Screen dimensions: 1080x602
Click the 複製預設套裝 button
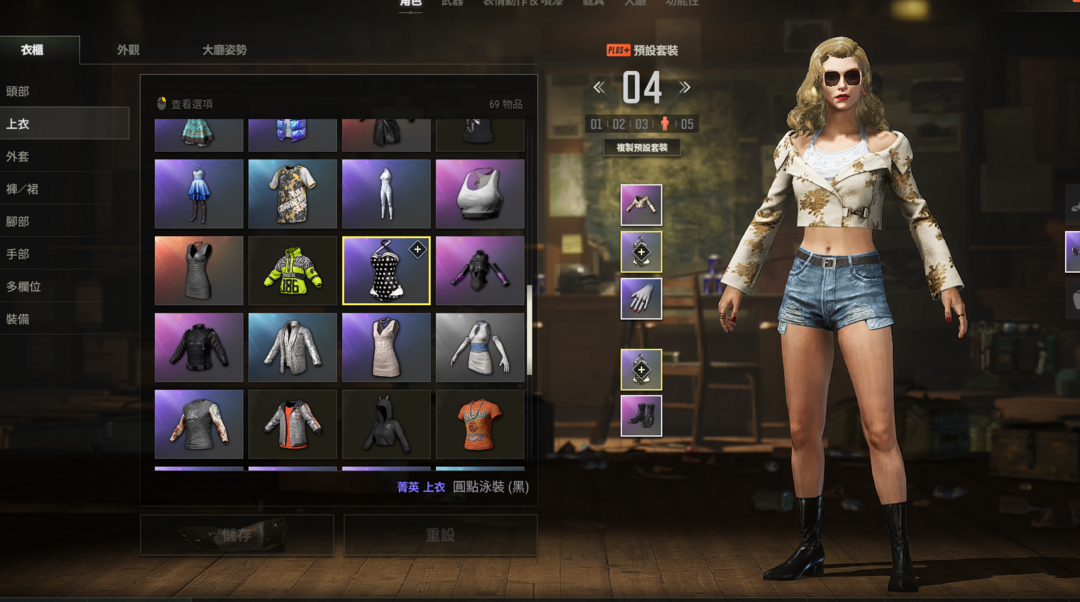tap(642, 148)
